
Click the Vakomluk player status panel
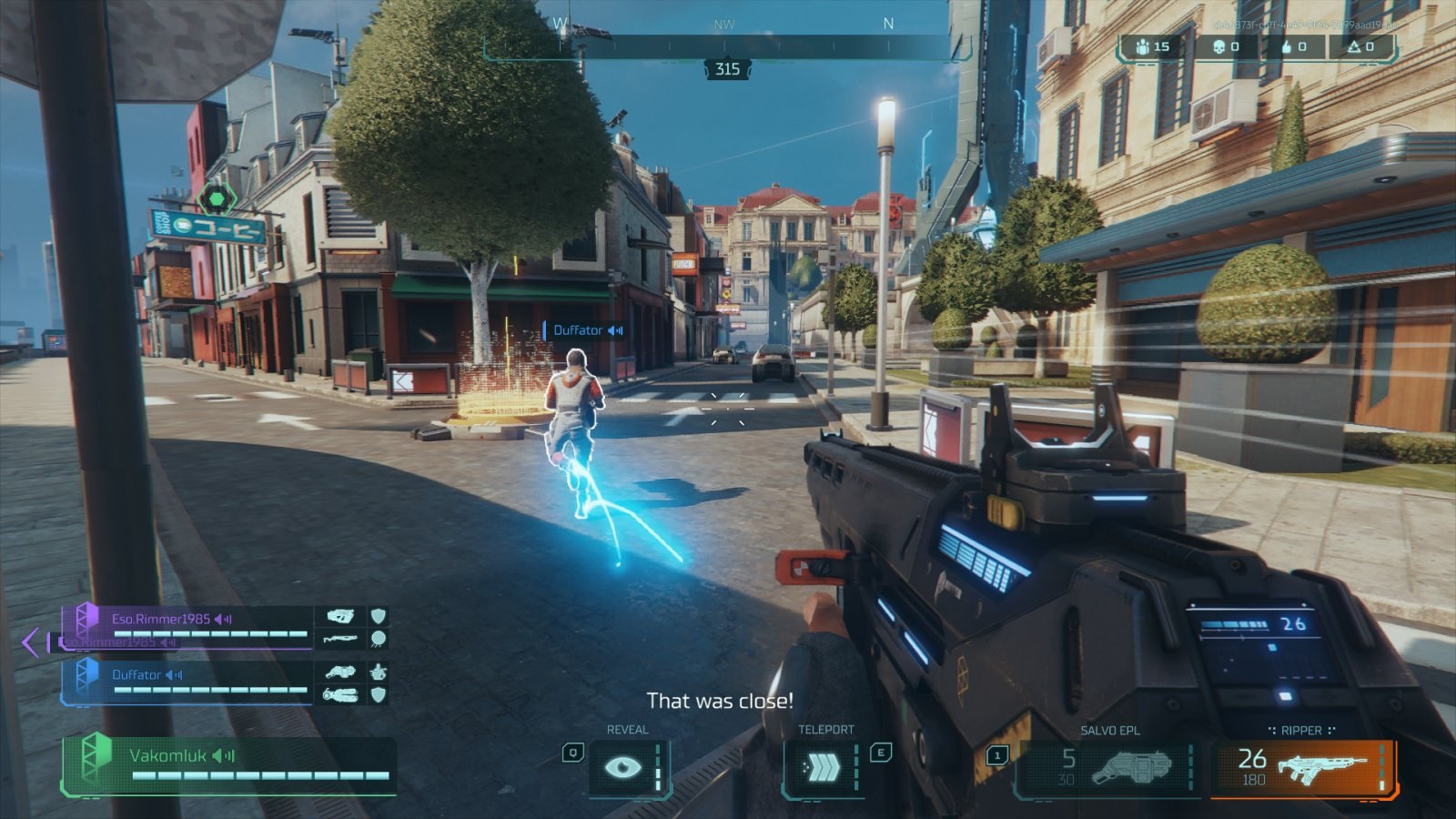[x=227, y=764]
